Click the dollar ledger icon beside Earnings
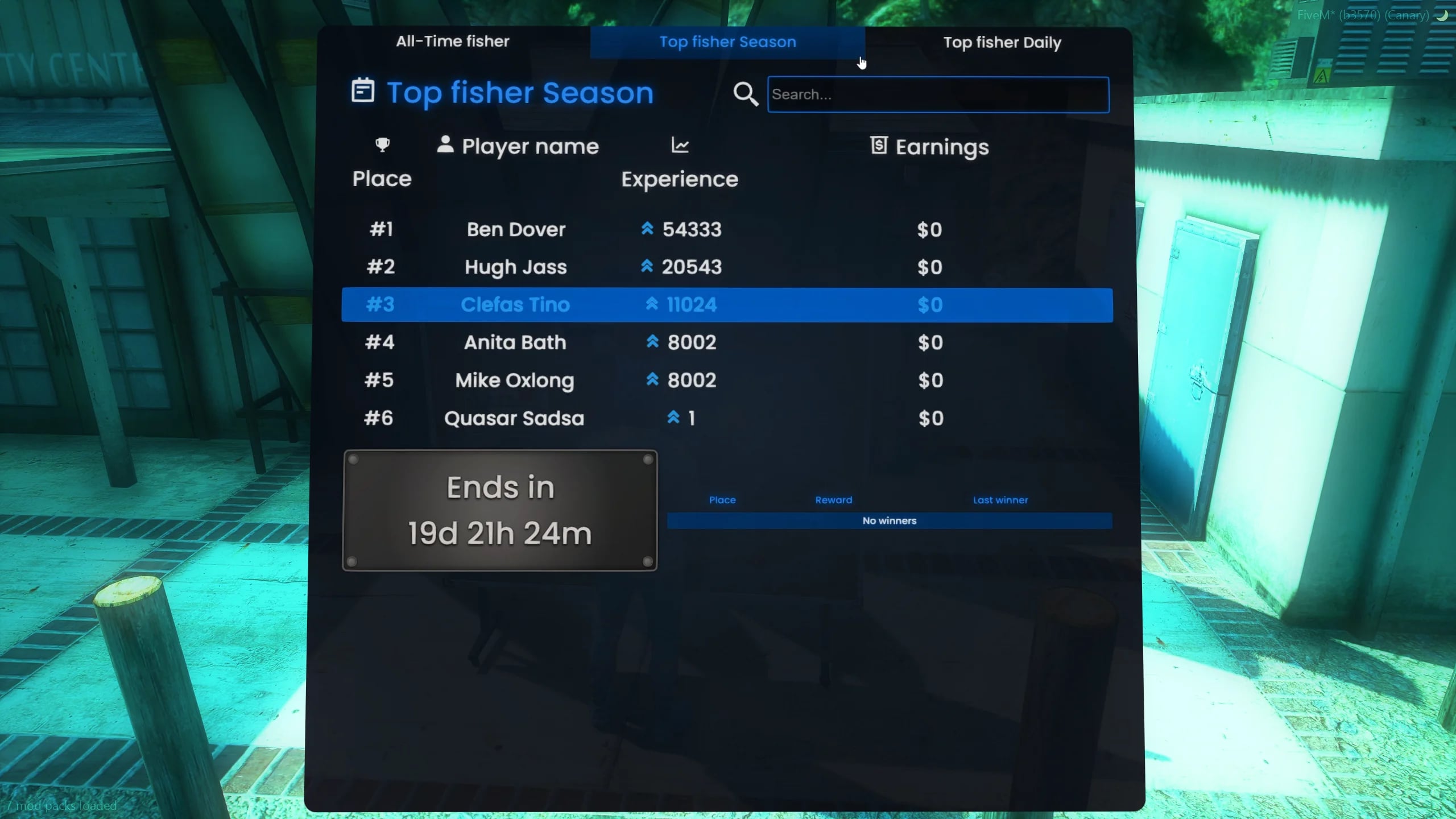This screenshot has height=819, width=1456. click(x=879, y=146)
